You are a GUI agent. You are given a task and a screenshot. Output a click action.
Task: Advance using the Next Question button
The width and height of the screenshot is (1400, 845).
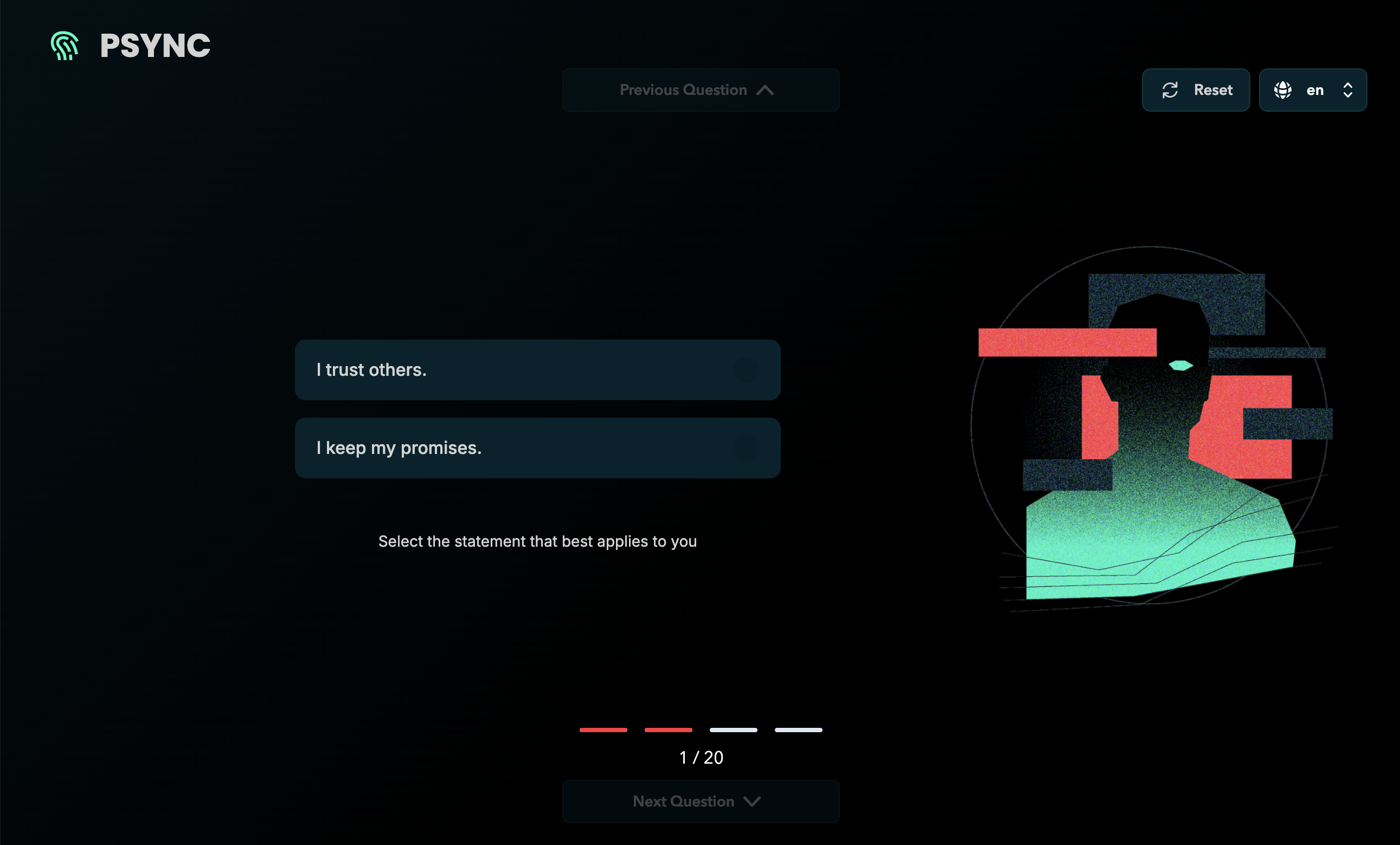[701, 801]
